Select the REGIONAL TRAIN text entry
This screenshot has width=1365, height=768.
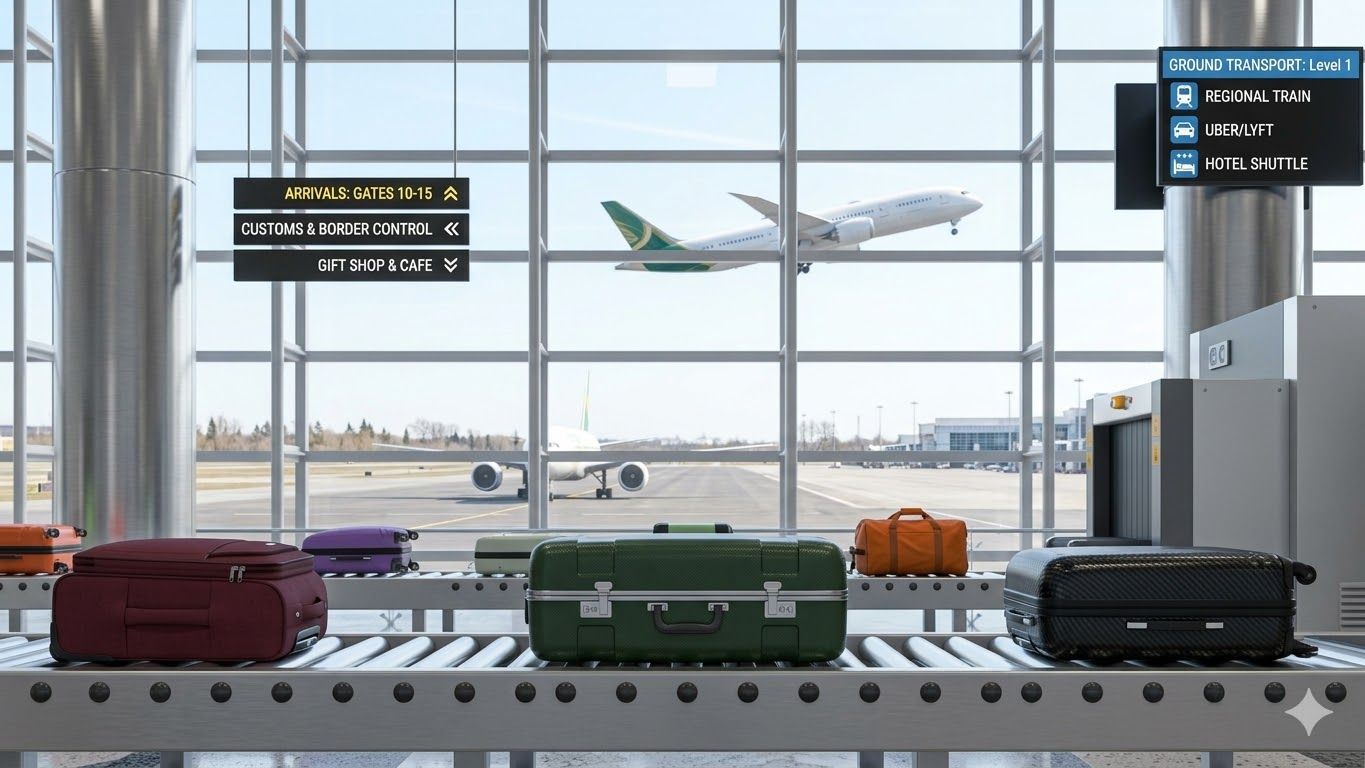click(1256, 96)
